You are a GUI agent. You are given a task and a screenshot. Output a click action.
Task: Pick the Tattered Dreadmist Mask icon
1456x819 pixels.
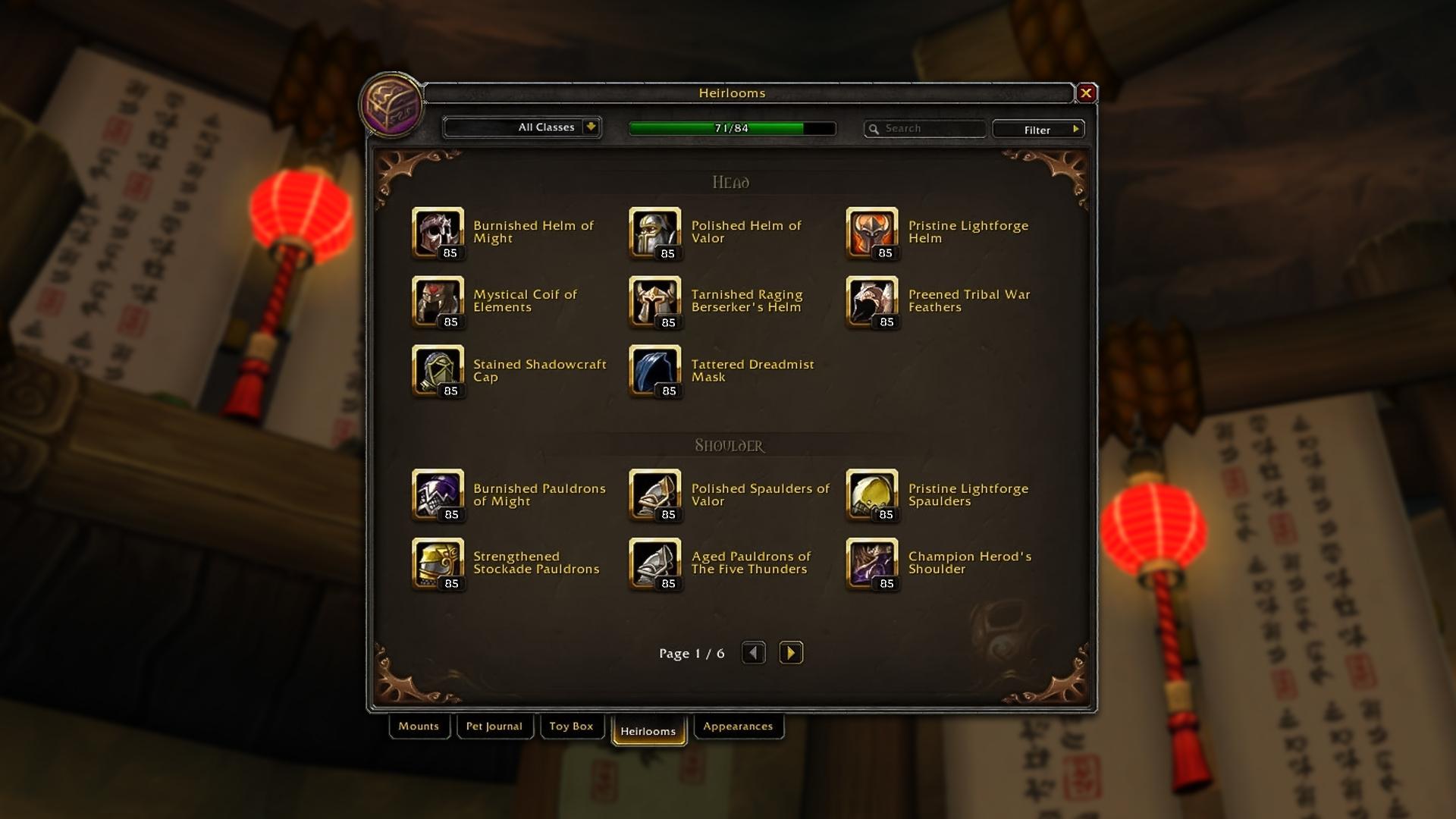654,371
